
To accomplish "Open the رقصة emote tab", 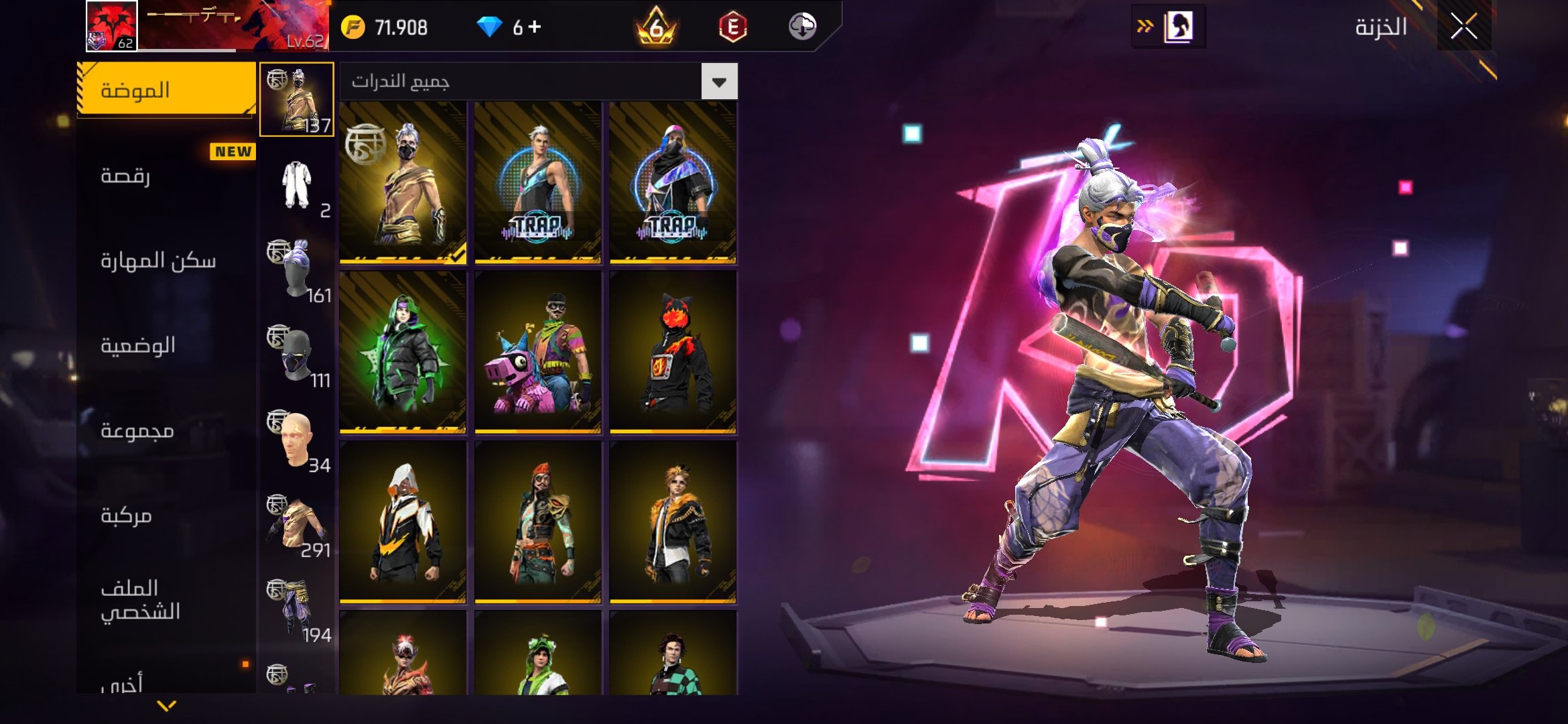I will click(166, 176).
